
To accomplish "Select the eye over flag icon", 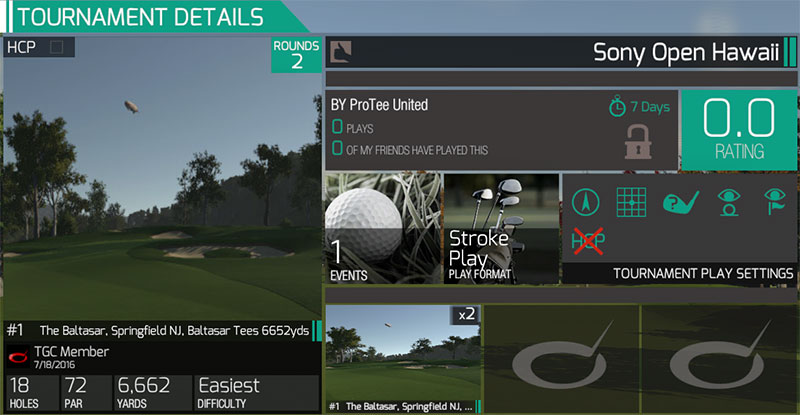I will coord(773,202).
